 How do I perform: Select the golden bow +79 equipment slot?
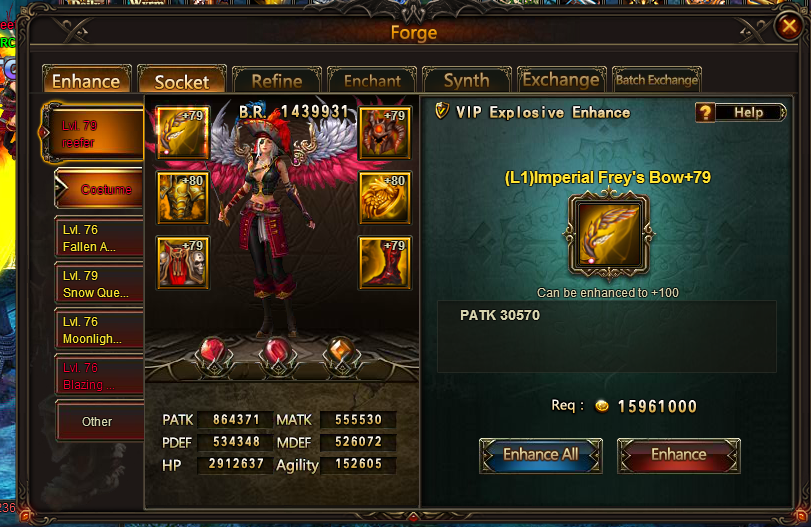[183, 132]
